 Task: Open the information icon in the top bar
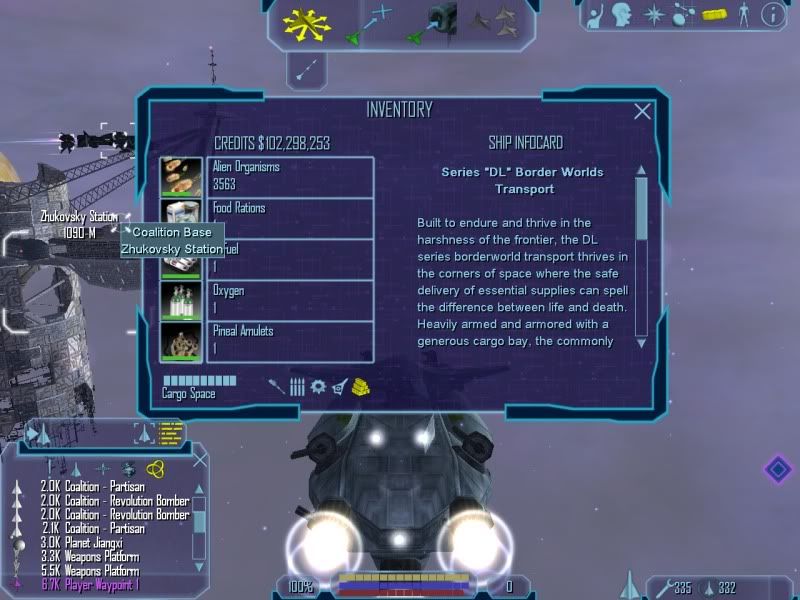[x=771, y=14]
